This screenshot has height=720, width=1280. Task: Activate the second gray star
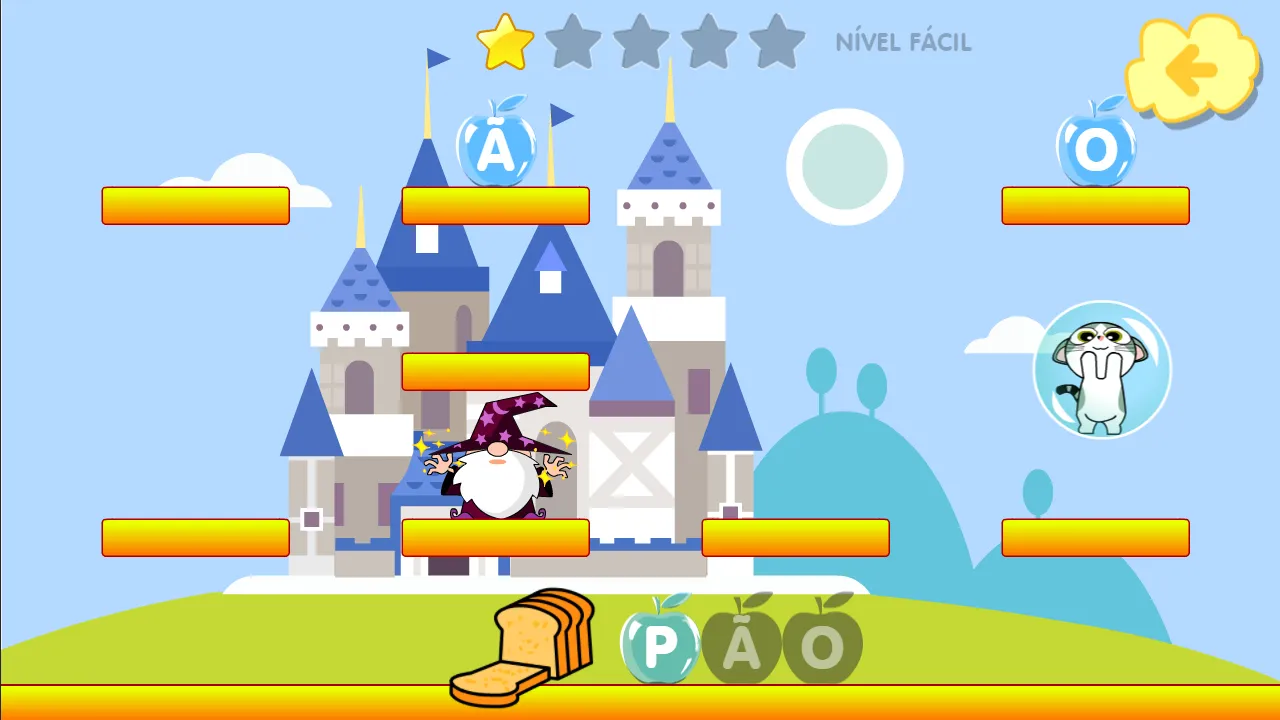[573, 42]
